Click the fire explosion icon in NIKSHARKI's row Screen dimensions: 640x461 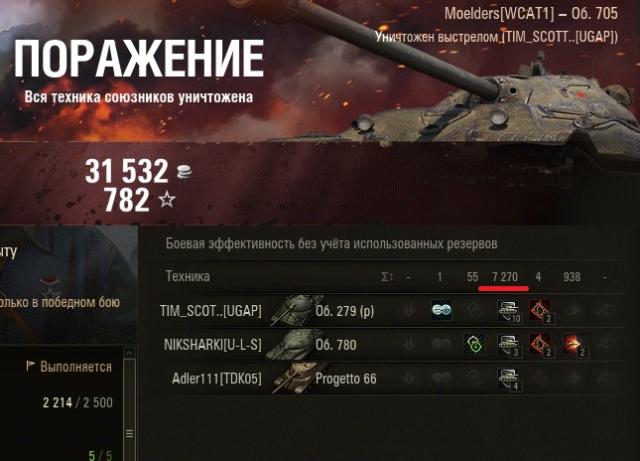(x=573, y=345)
